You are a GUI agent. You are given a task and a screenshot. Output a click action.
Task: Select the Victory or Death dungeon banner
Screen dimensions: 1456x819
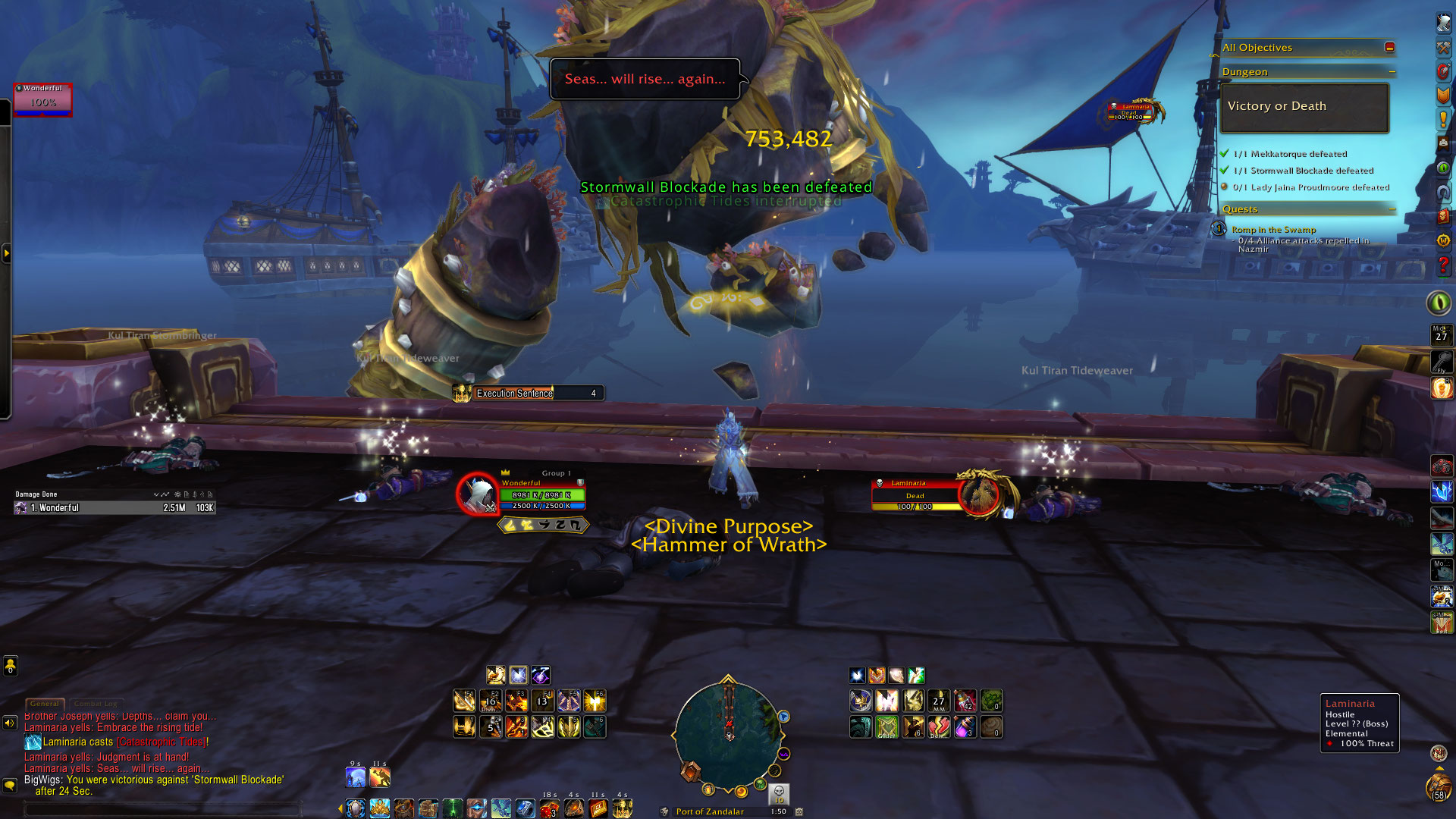coord(1304,107)
